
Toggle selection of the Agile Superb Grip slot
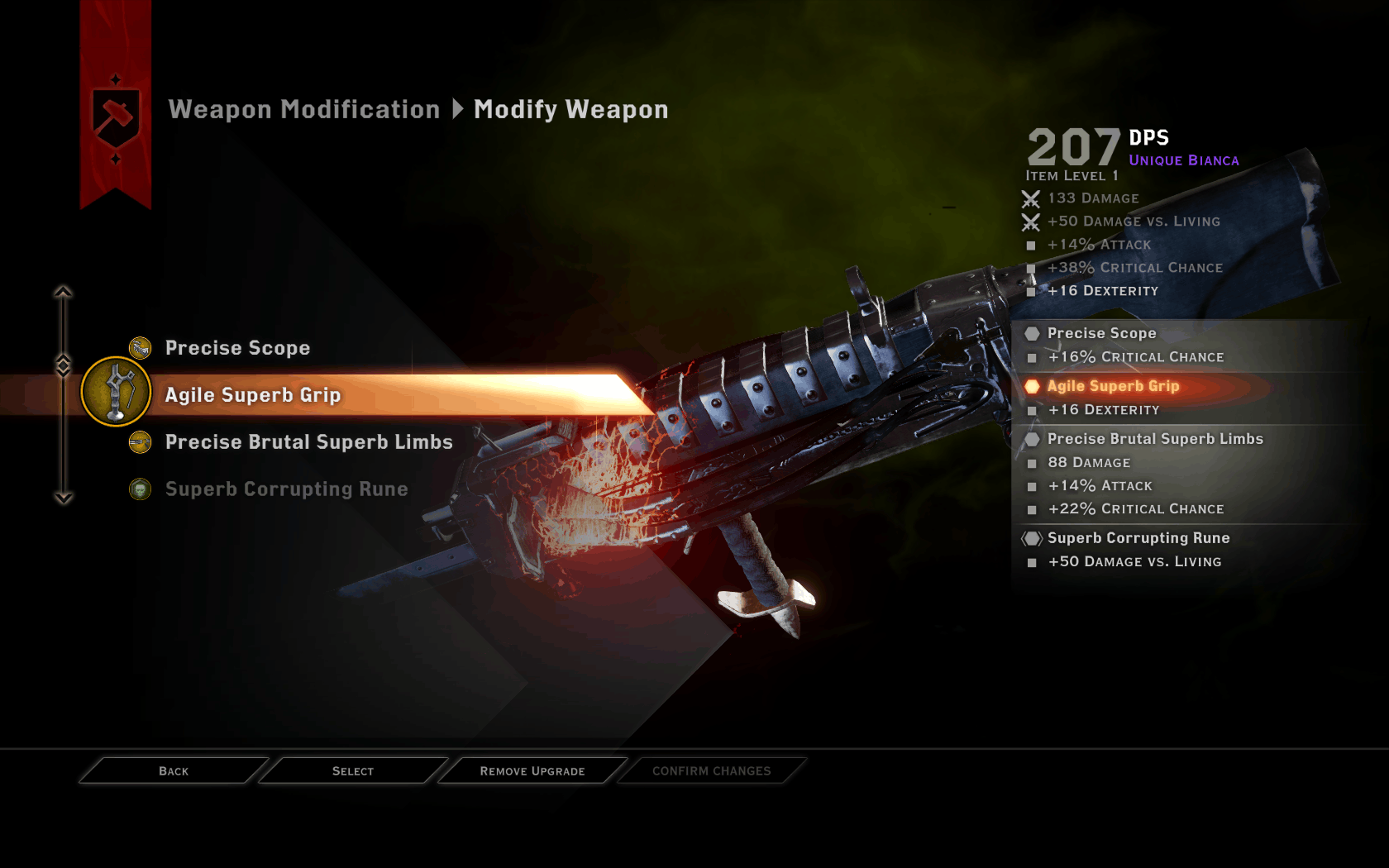tap(252, 394)
